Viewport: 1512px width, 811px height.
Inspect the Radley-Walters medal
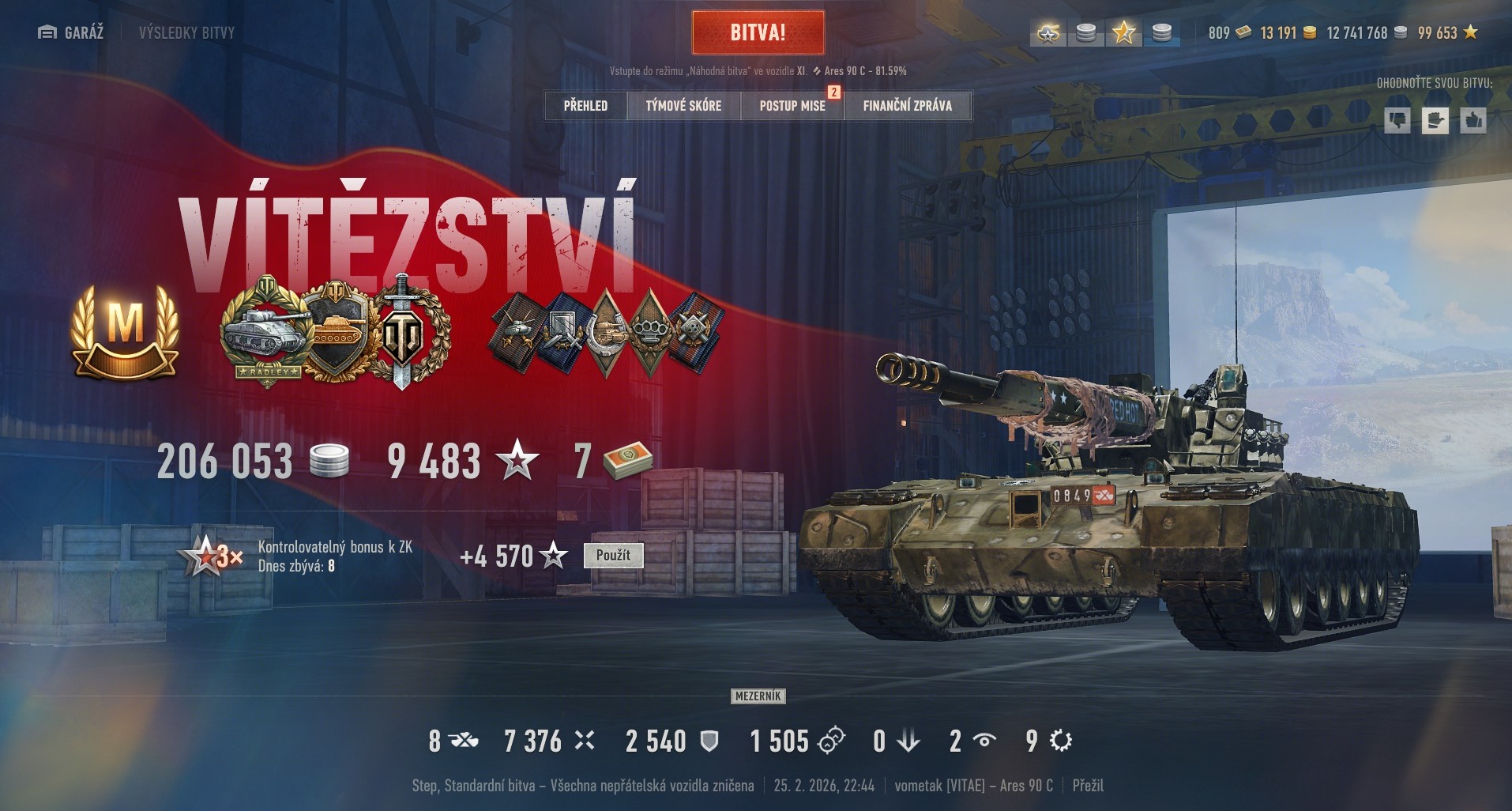click(265, 331)
